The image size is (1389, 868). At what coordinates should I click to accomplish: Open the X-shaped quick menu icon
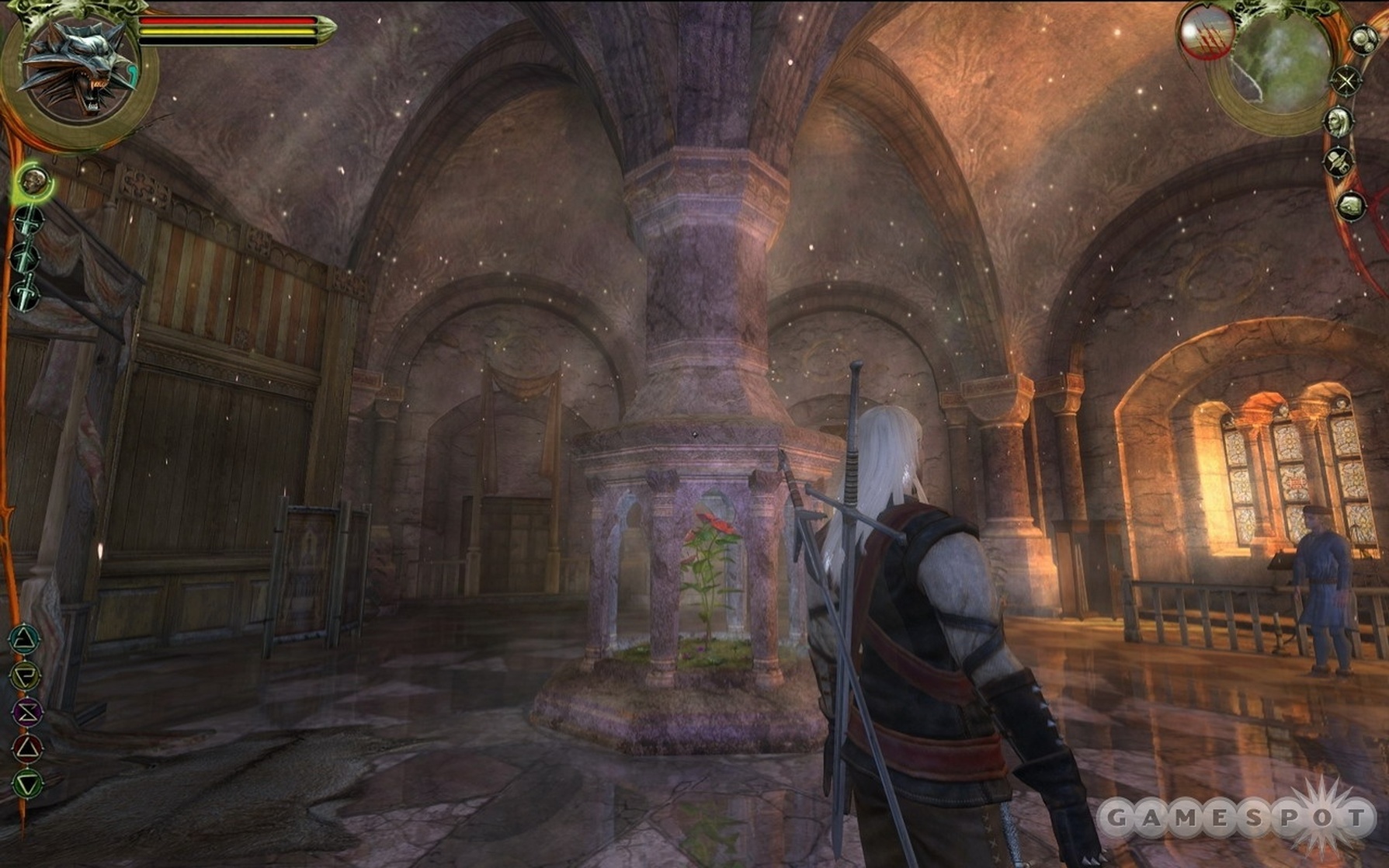tap(1346, 80)
